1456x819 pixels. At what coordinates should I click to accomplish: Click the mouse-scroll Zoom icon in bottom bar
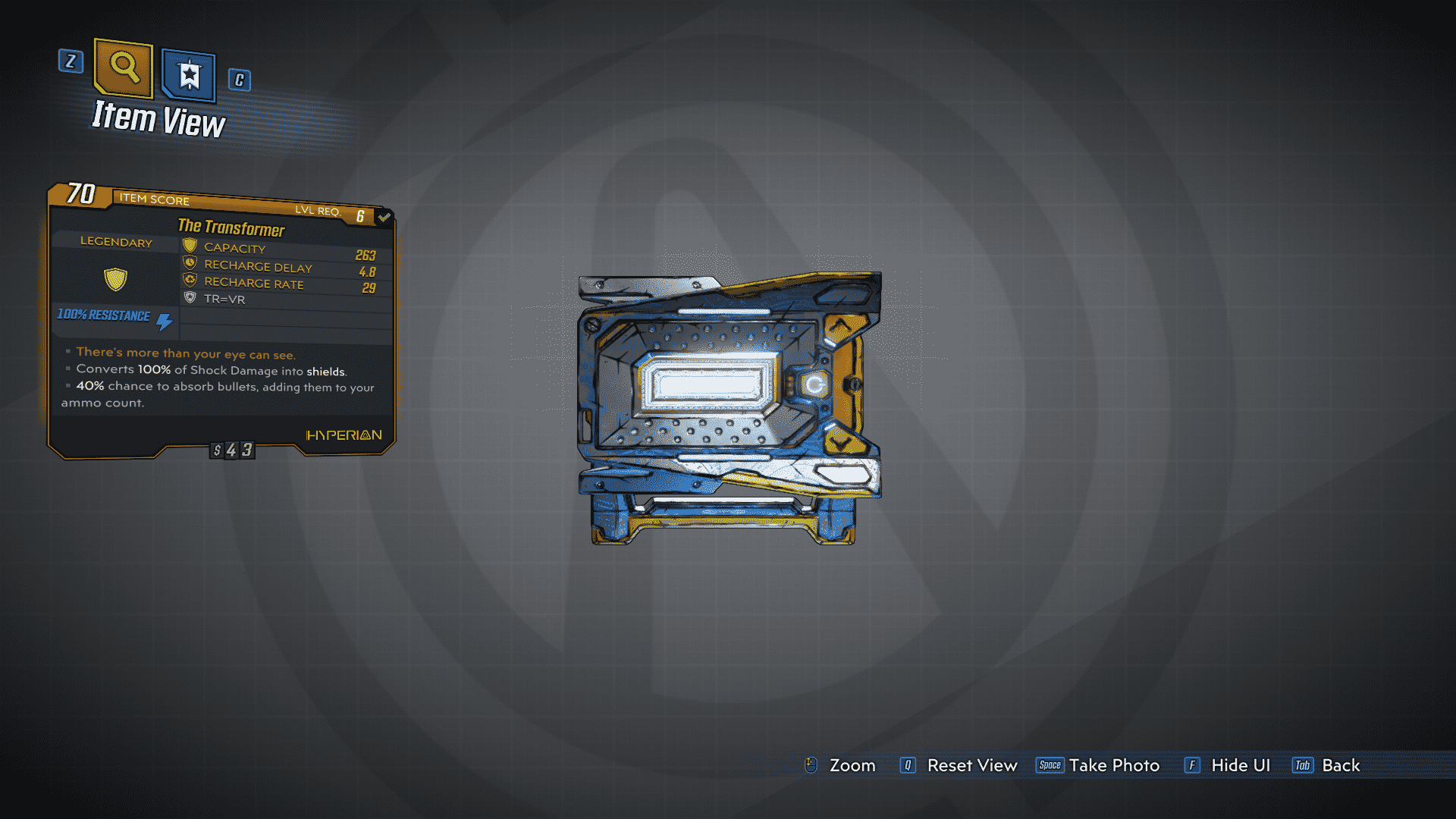click(812, 766)
